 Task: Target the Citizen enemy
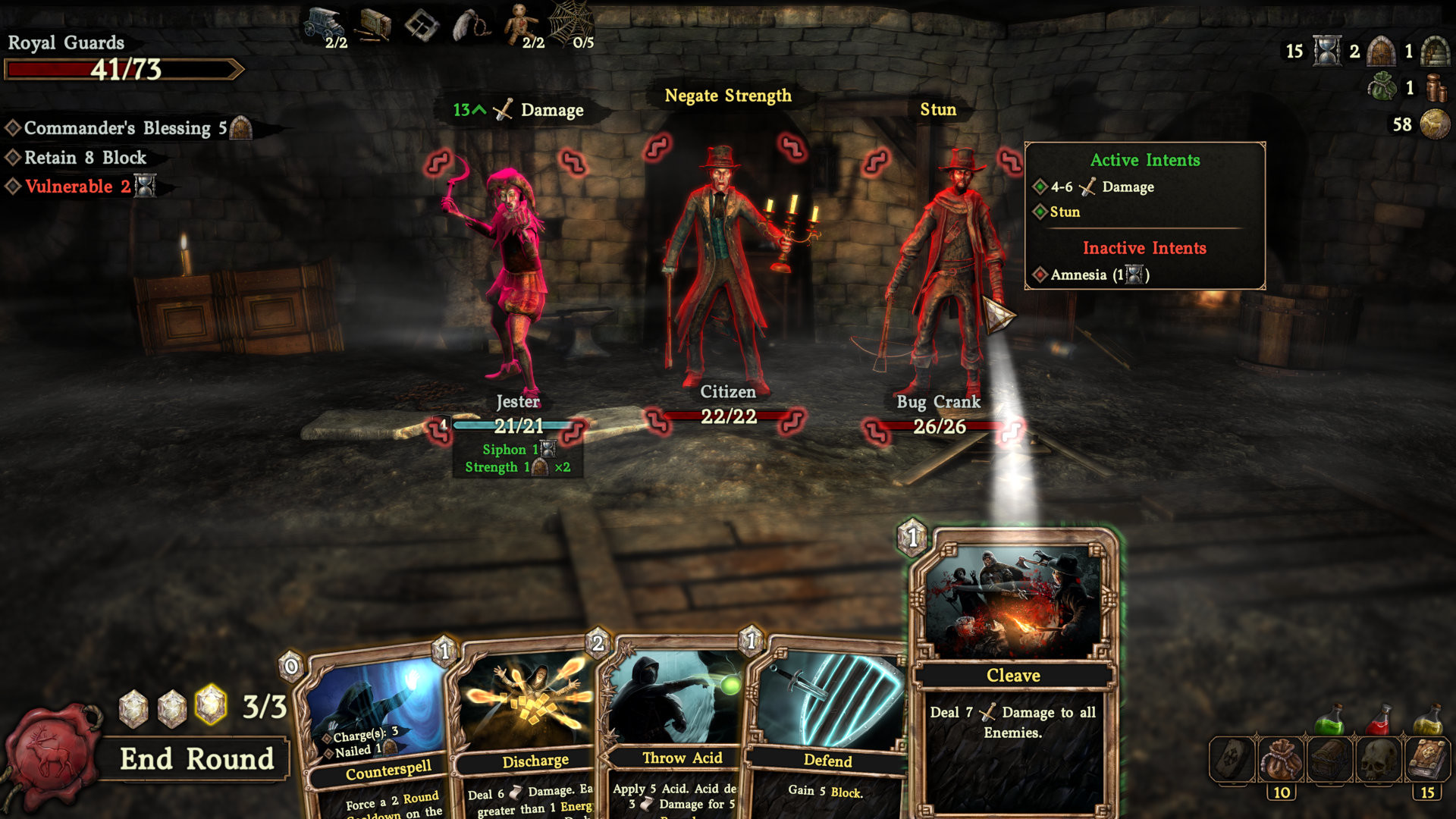coord(724,265)
